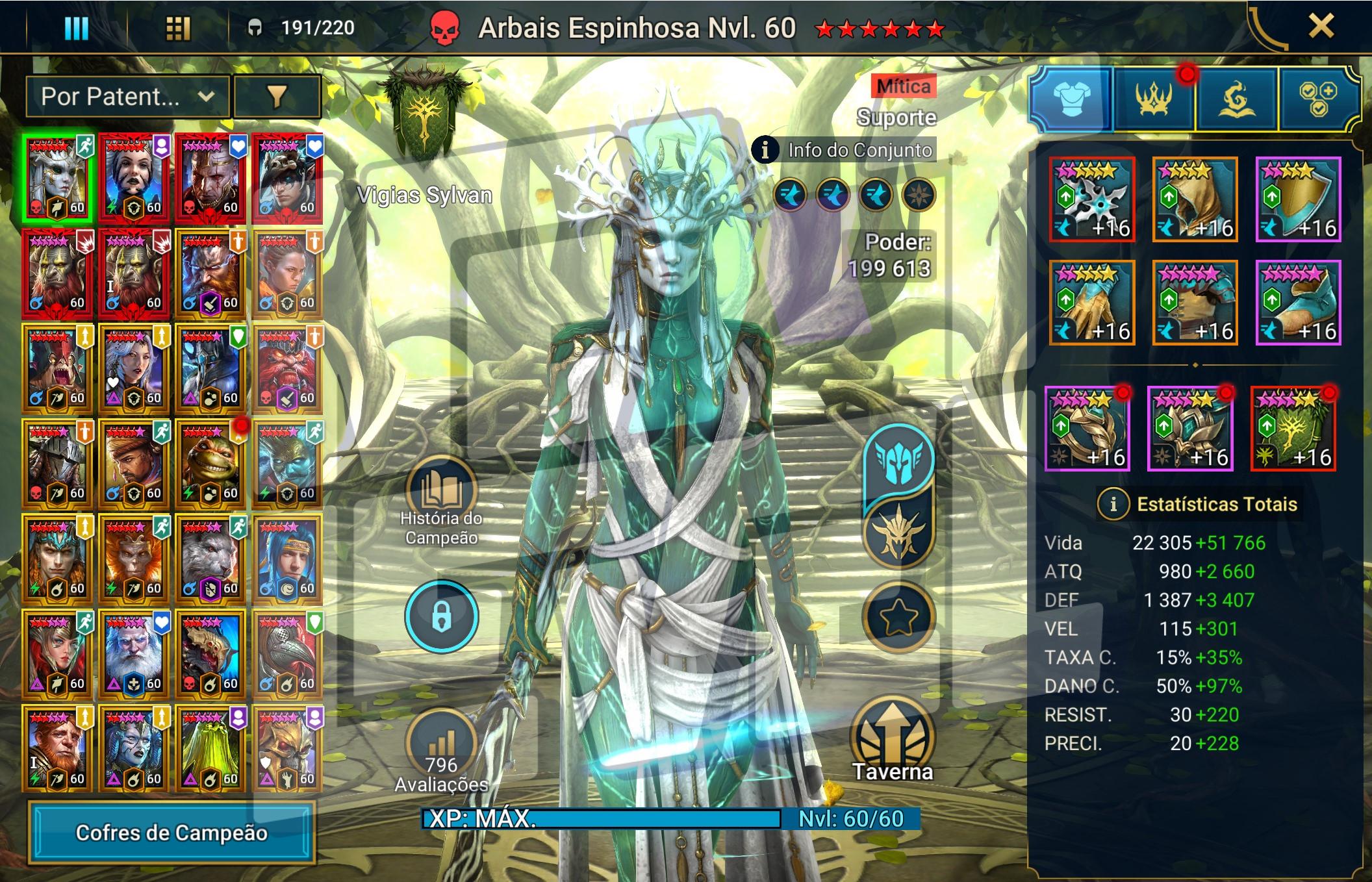Open the checkmarks-and-plus tab
Viewport: 1372px width, 882px height.
pos(1317,99)
